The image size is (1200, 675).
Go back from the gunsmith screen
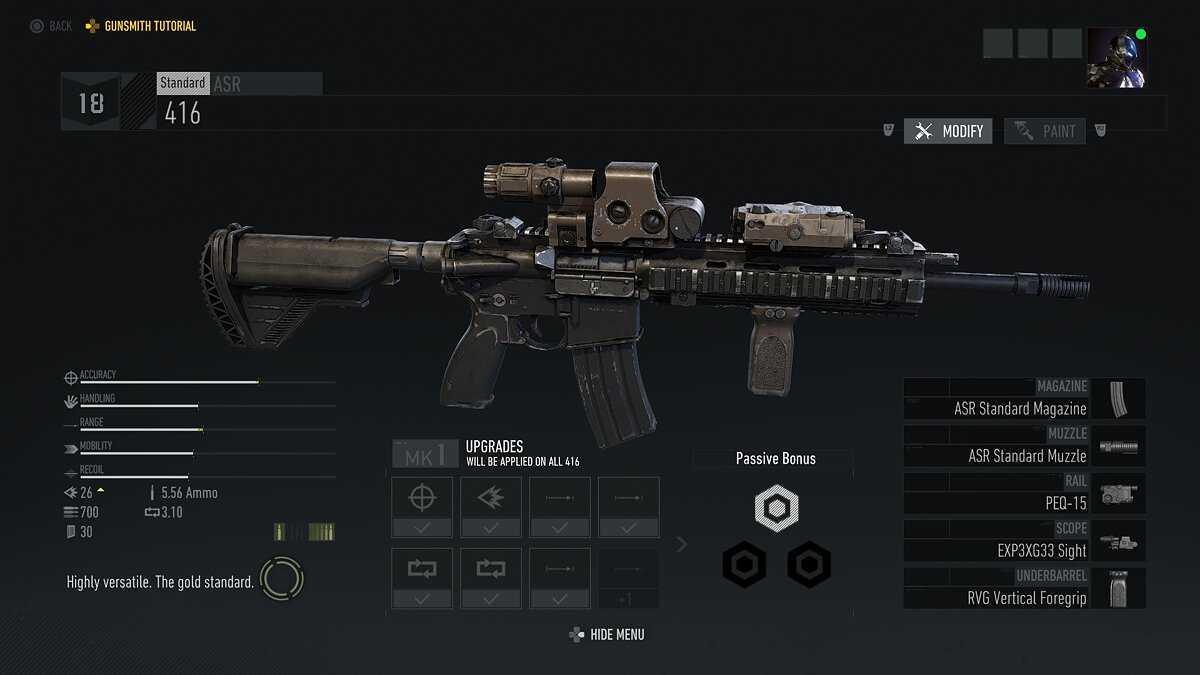click(50, 26)
